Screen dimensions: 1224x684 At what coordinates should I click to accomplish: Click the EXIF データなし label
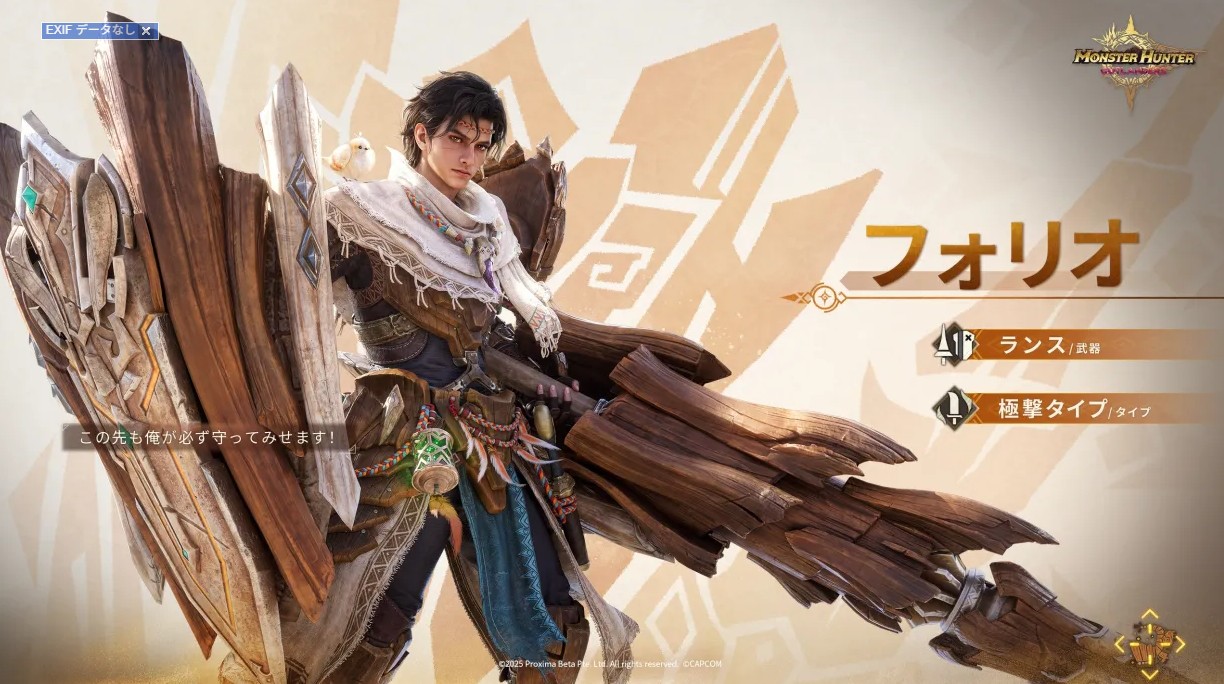(90, 31)
